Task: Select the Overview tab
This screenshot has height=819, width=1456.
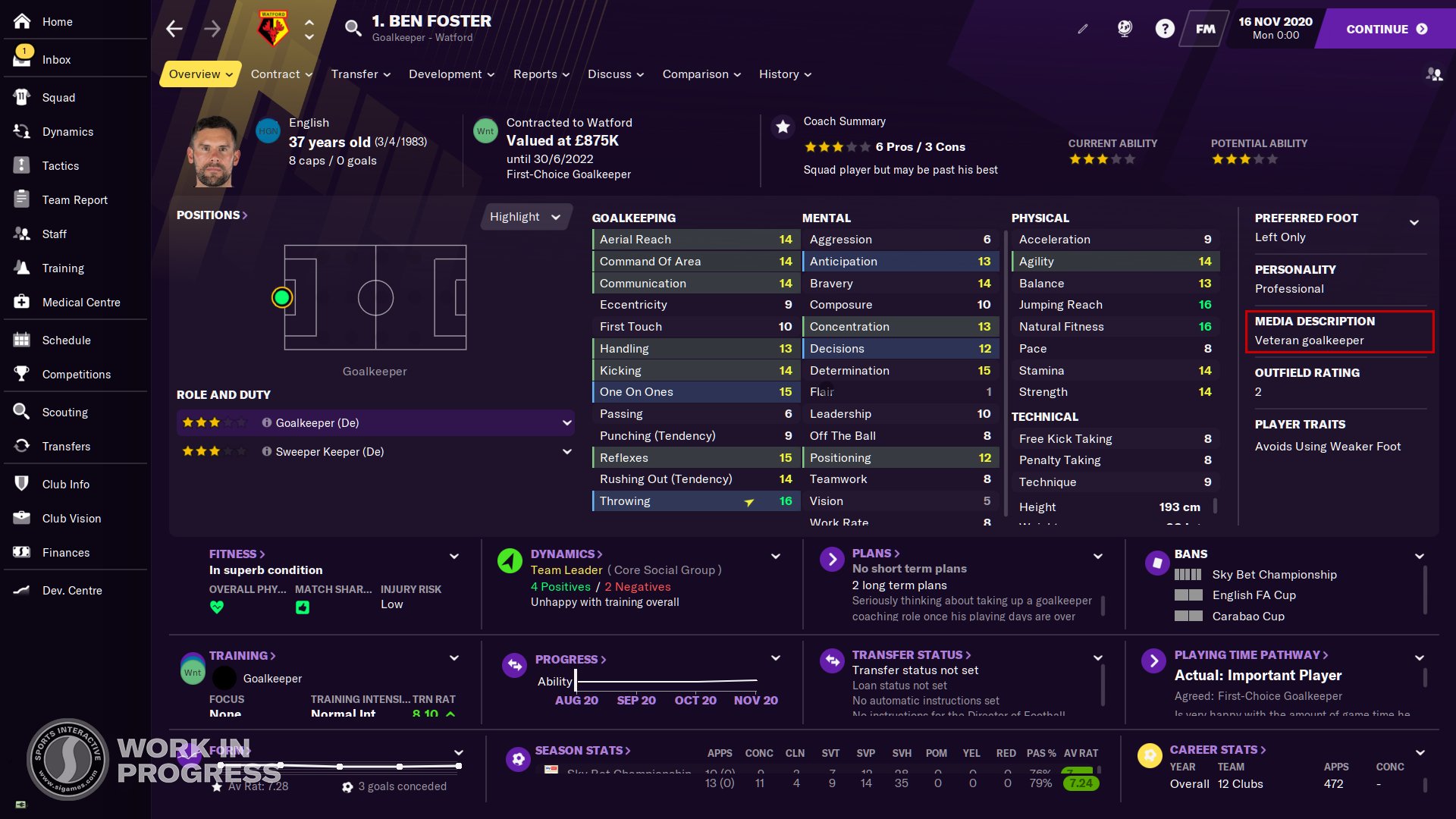Action: (x=200, y=74)
